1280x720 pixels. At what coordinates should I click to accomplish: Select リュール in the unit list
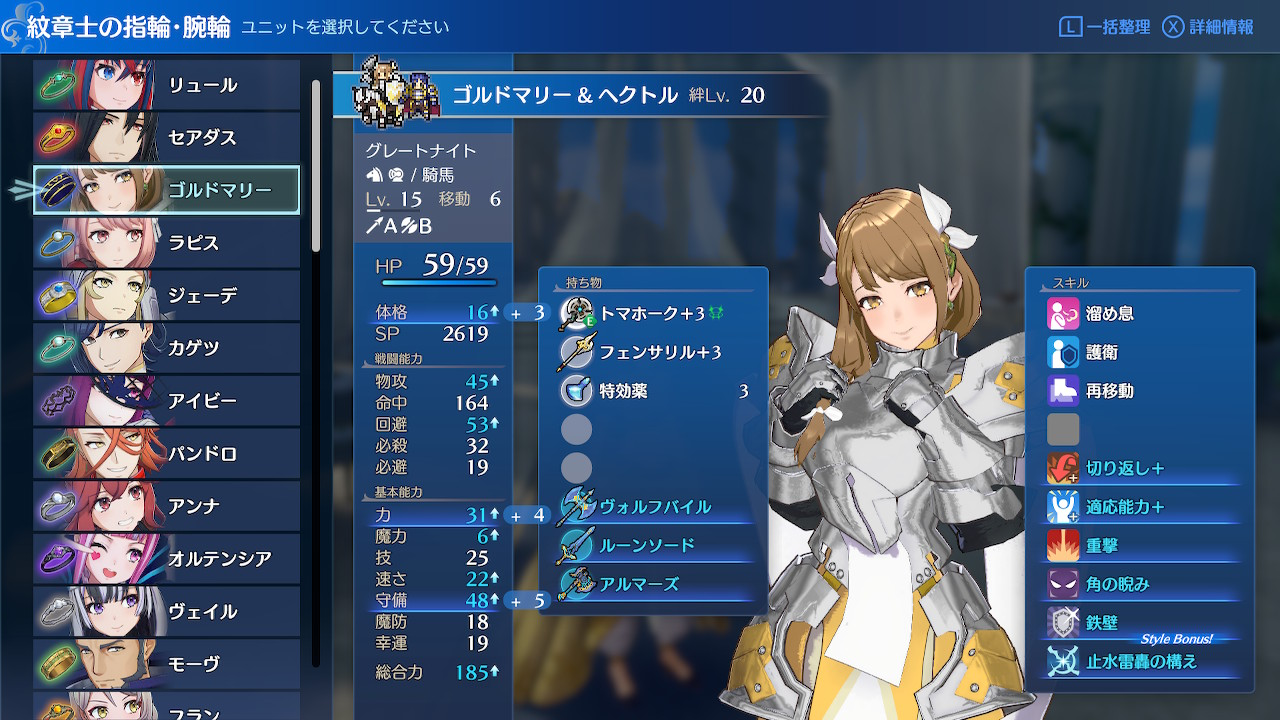(x=167, y=85)
